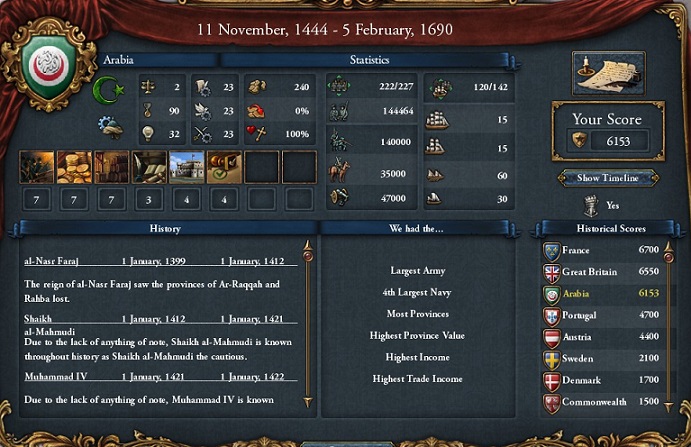Image resolution: width=691 pixels, height=447 pixels.
Task: Select the gear-shaped government icon
Action: click(110, 126)
